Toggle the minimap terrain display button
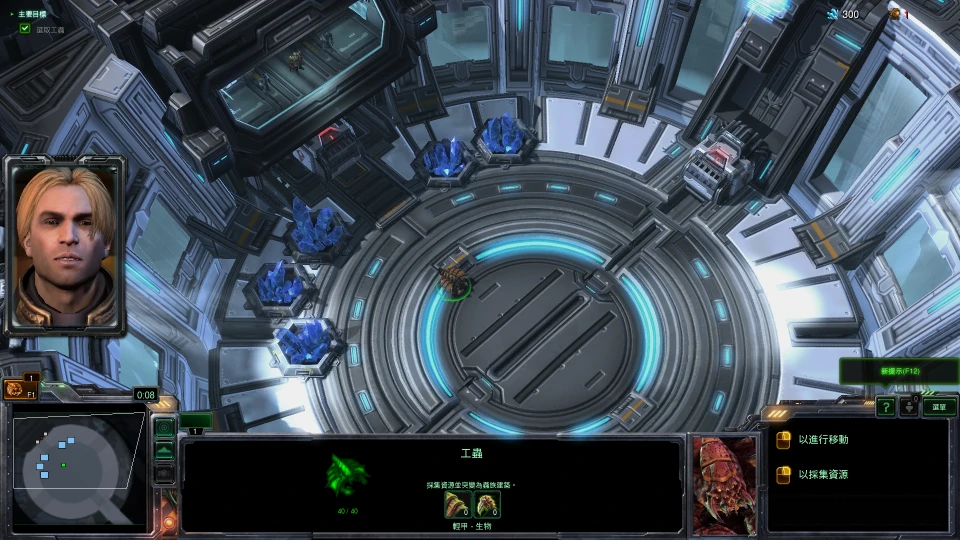Screen dimensions: 960x540 [164, 451]
